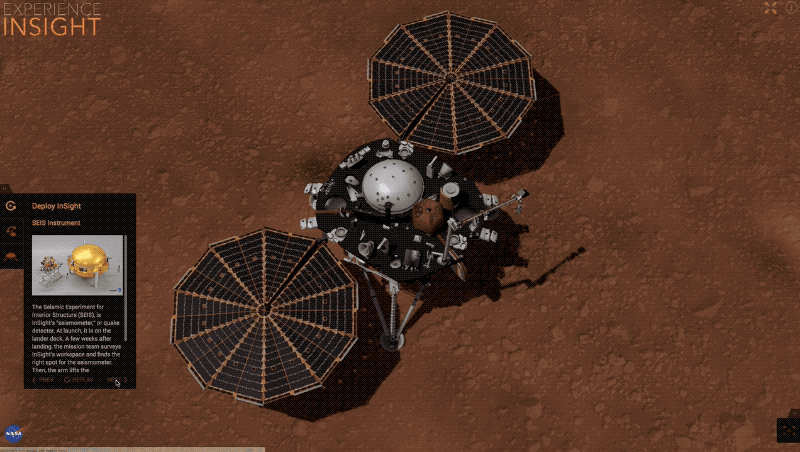Open the info circle icon
Screen dimensions: 800x452
[x=791, y=8]
